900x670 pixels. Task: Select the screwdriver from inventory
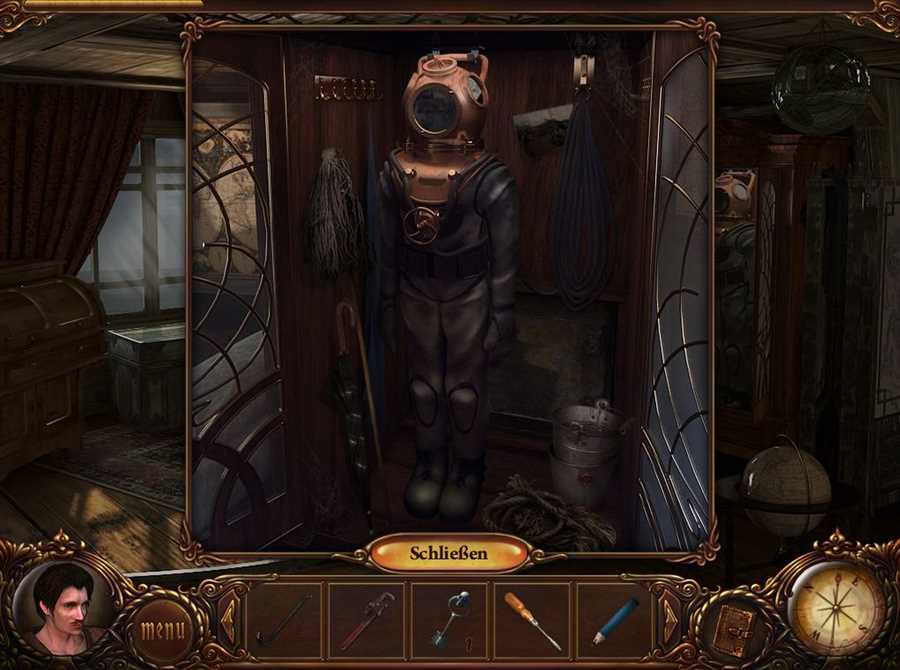click(x=531, y=621)
